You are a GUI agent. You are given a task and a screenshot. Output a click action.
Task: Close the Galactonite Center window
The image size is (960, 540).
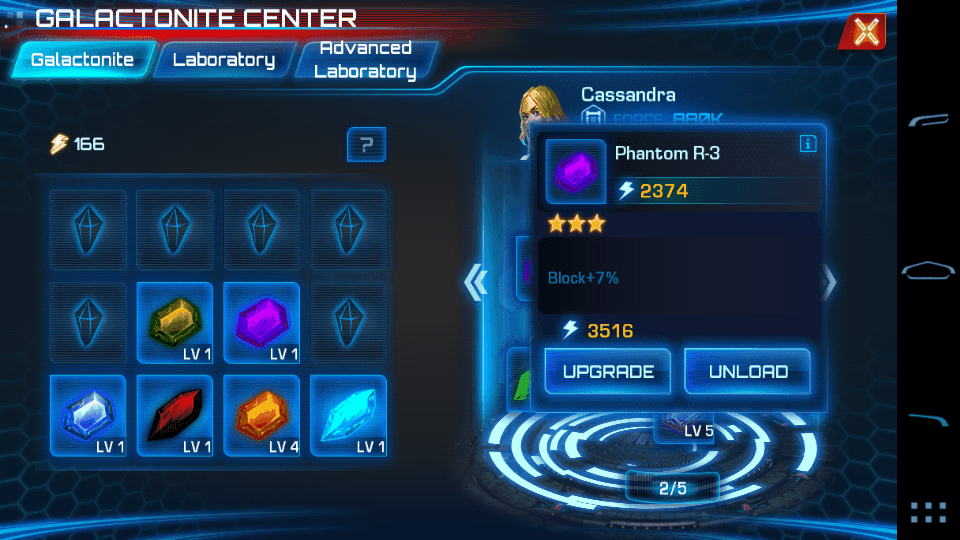click(x=865, y=32)
